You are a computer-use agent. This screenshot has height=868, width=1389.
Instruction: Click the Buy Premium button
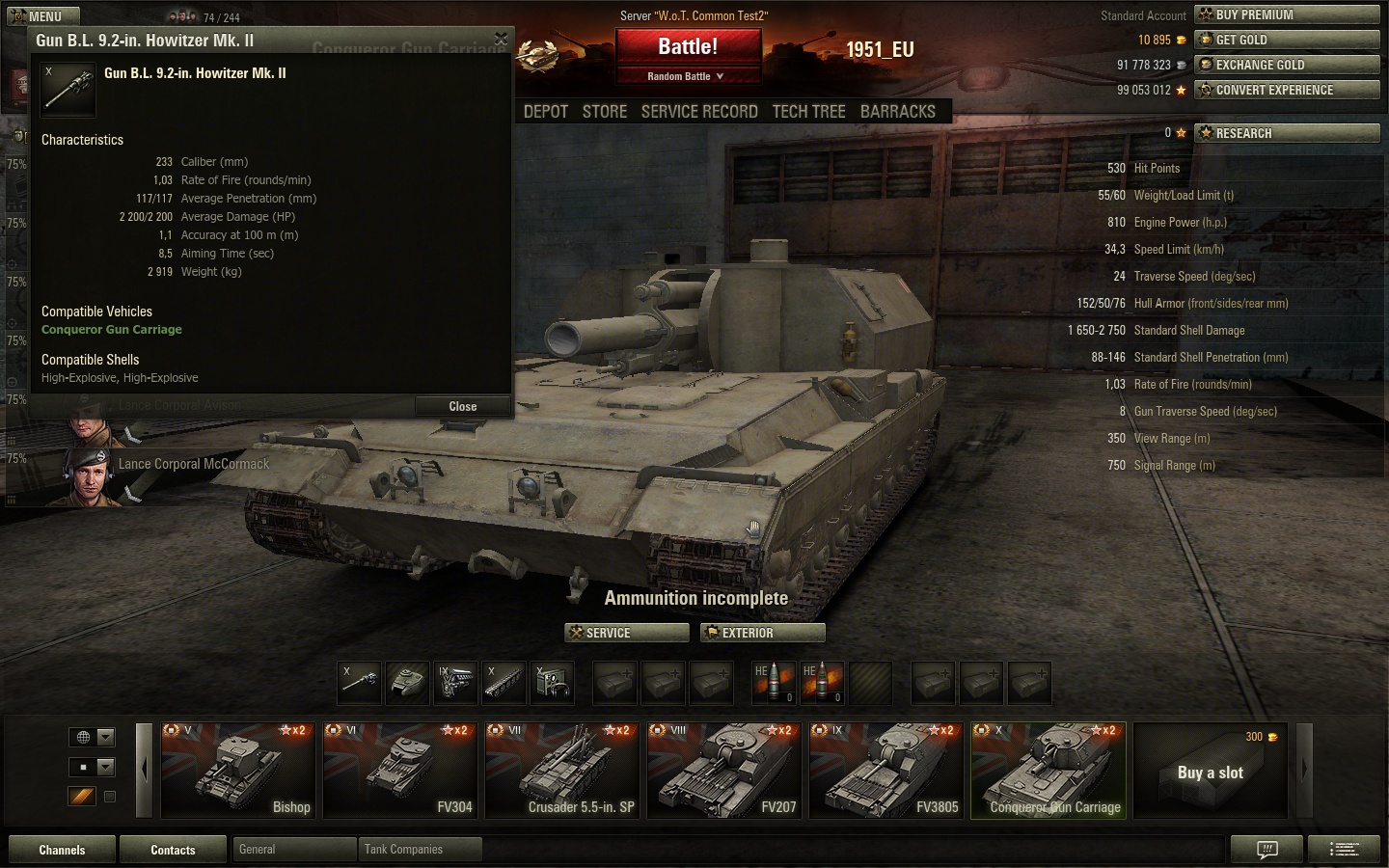coord(1287,14)
